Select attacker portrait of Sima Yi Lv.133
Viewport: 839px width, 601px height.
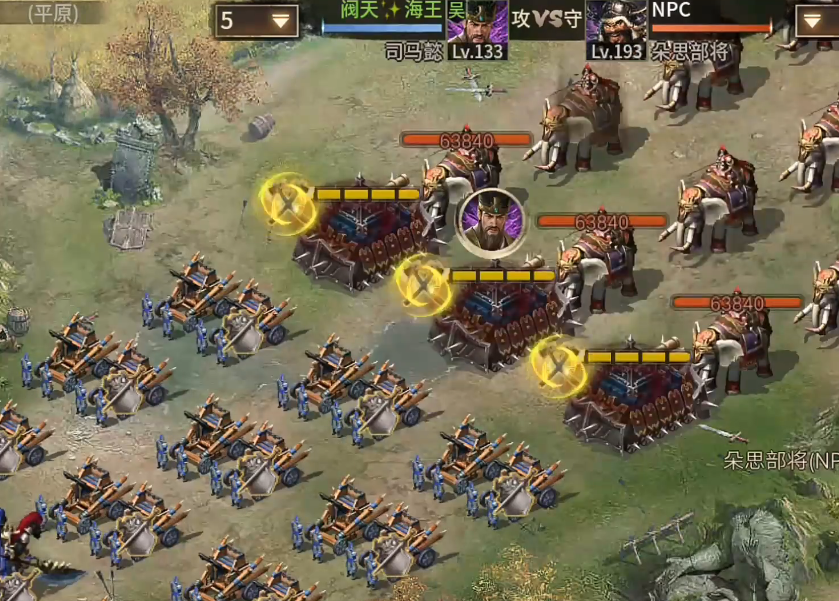click(x=477, y=22)
